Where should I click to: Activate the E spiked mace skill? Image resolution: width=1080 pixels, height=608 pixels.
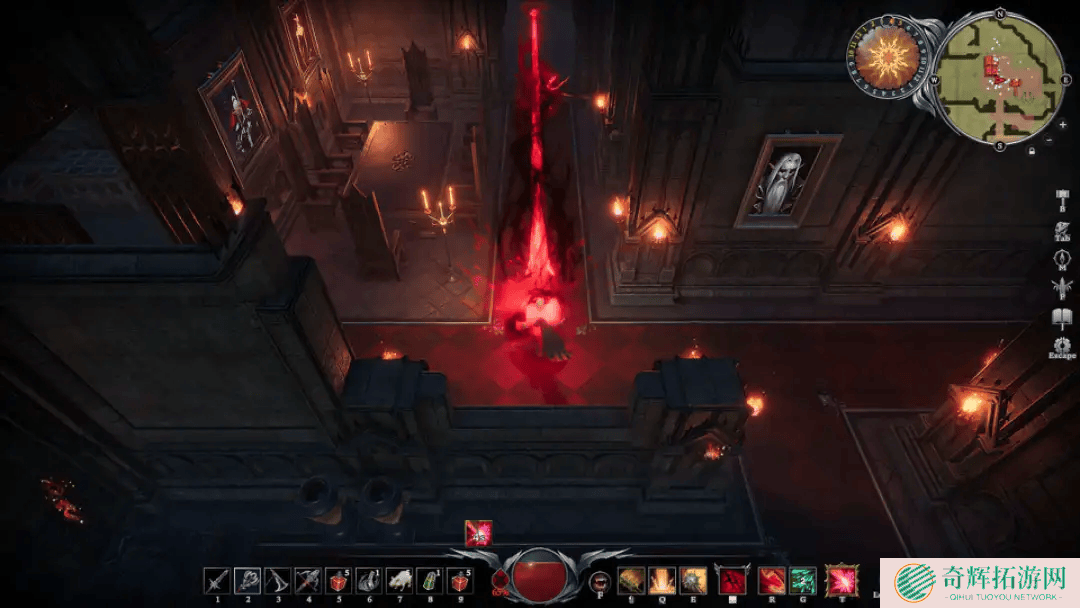coord(691,580)
